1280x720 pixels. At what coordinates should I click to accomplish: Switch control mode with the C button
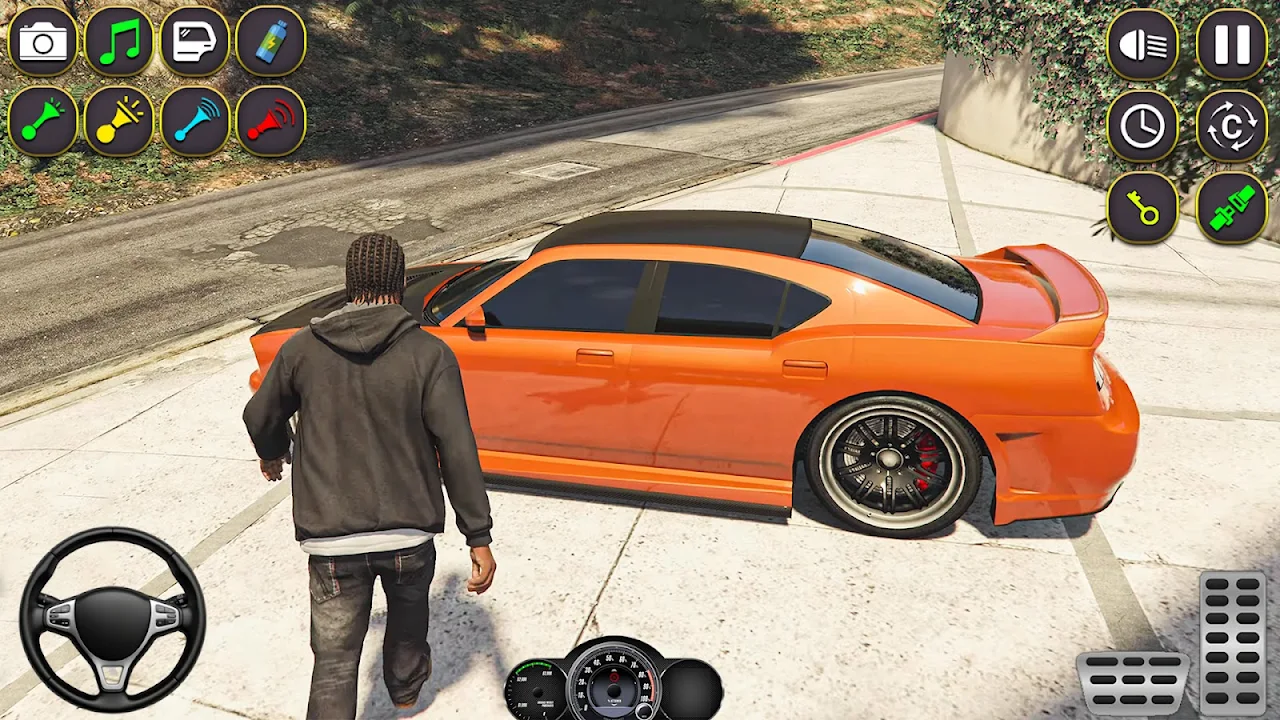pyautogui.click(x=1232, y=126)
